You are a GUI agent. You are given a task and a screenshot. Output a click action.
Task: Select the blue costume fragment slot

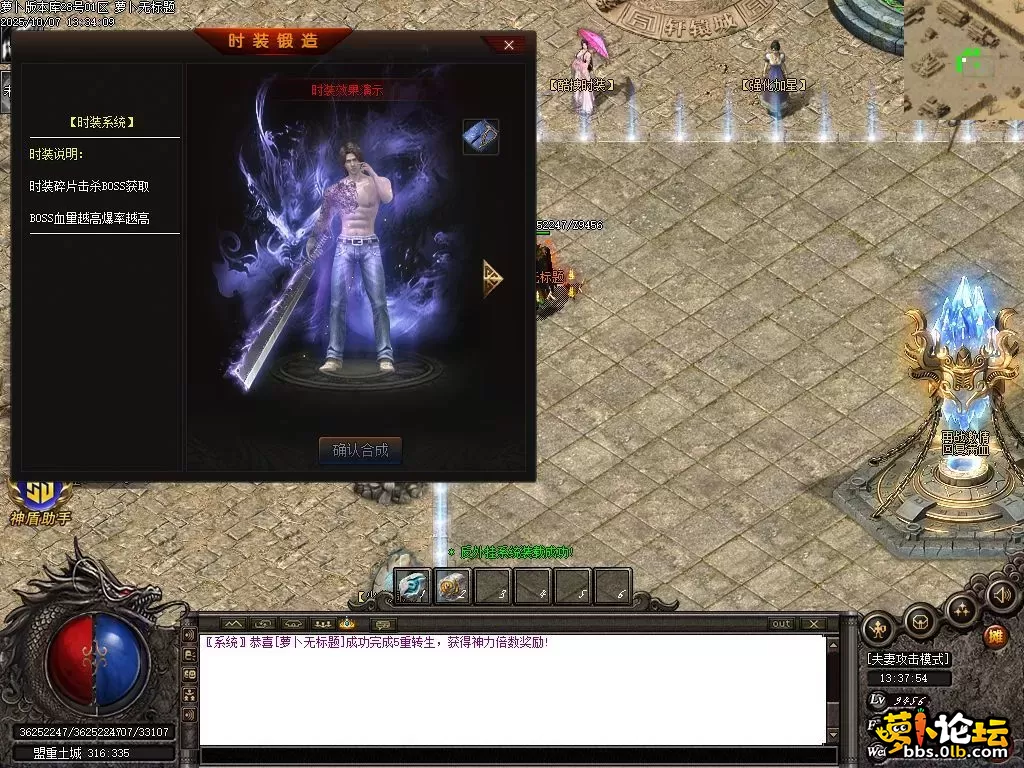(480, 137)
